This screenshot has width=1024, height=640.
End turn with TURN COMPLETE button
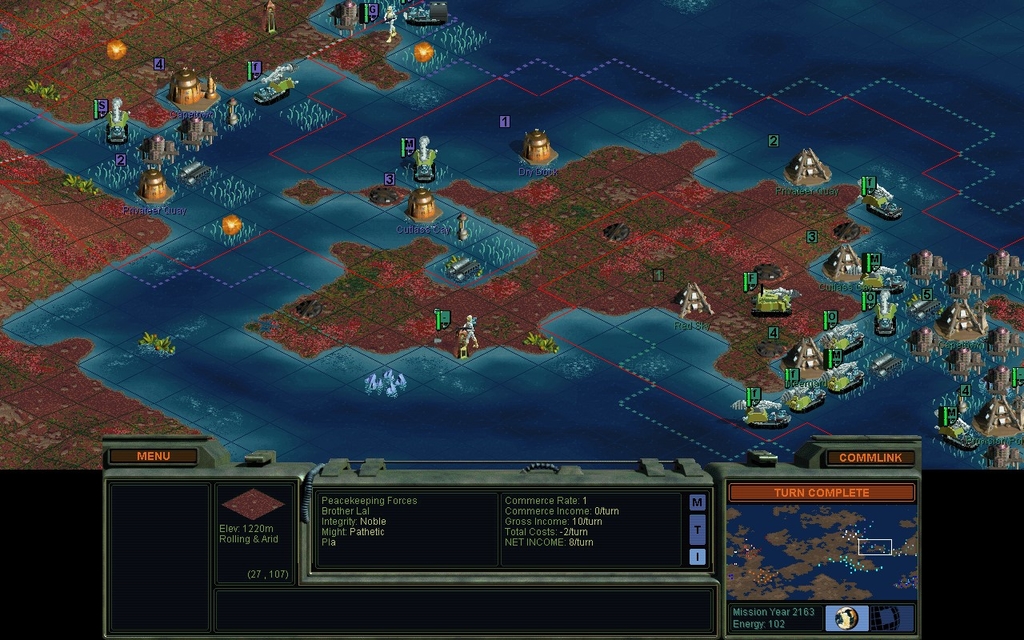pyautogui.click(x=821, y=493)
